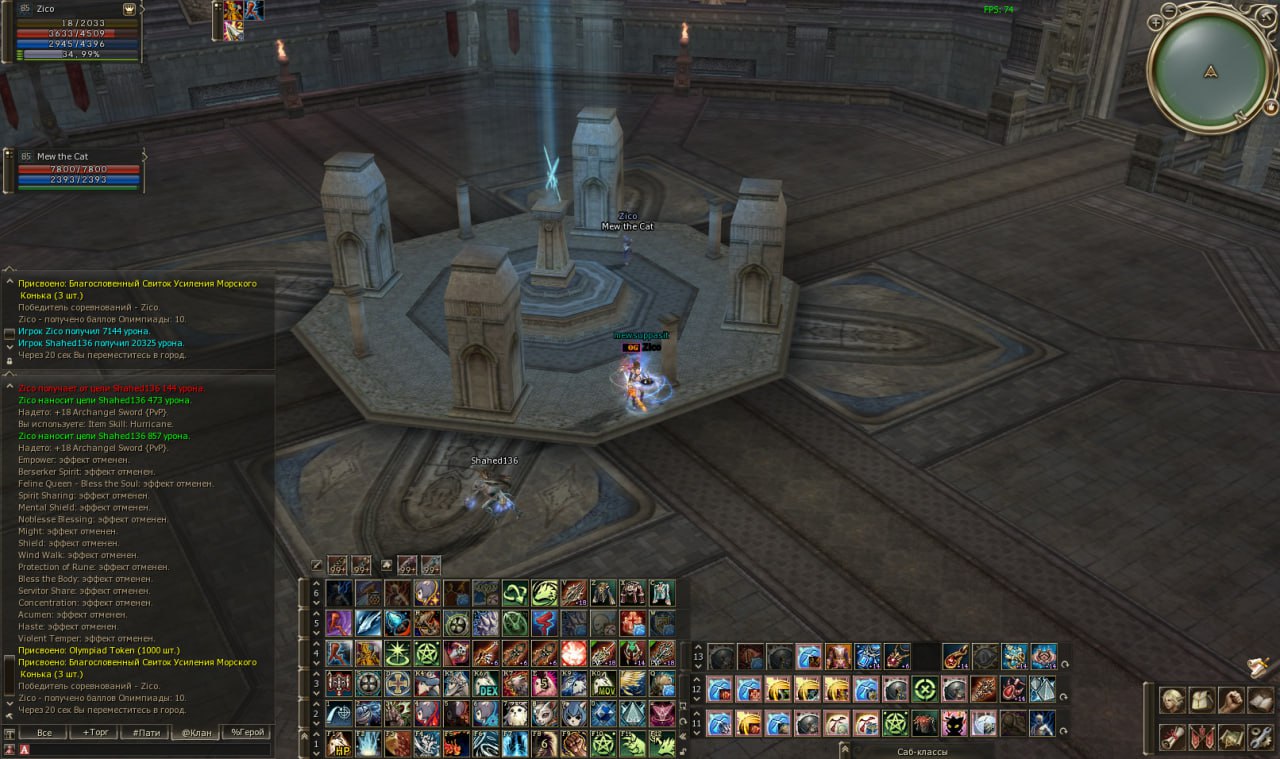Open the fist actions menu icon
Image resolution: width=1280 pixels, height=759 pixels.
coord(1231,700)
